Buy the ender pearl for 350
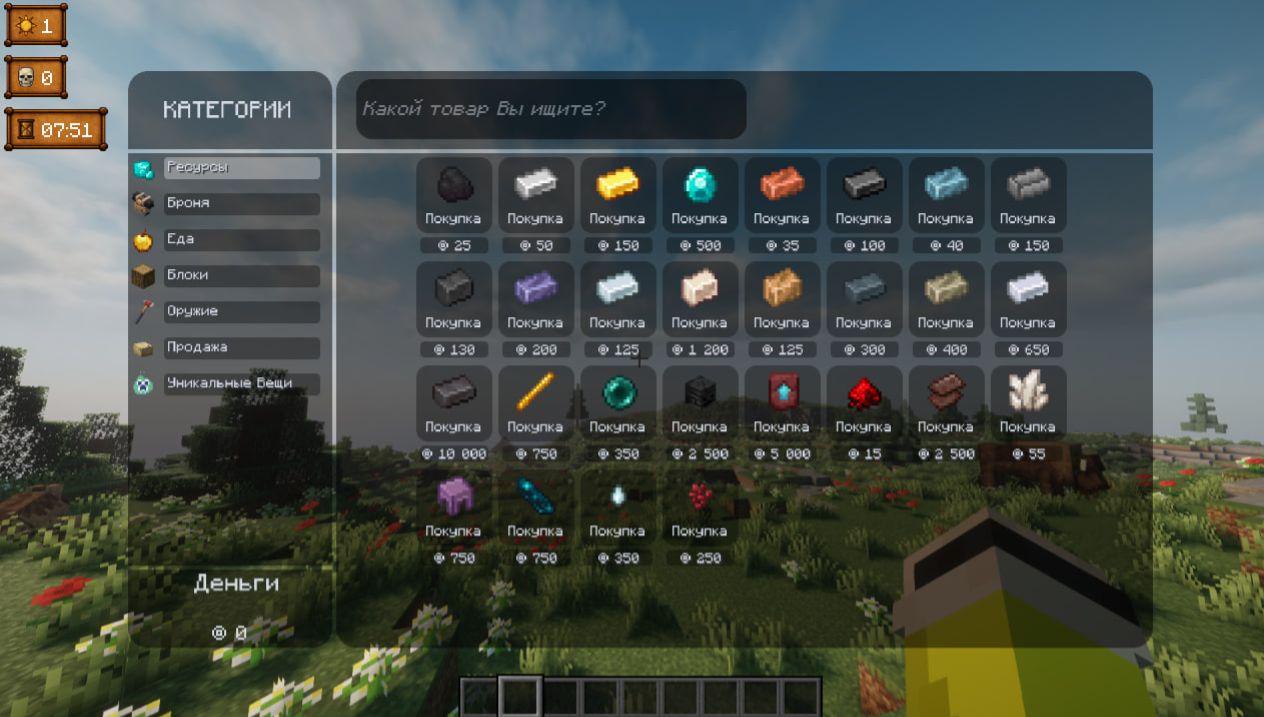The height and width of the screenshot is (717, 1264). (617, 404)
